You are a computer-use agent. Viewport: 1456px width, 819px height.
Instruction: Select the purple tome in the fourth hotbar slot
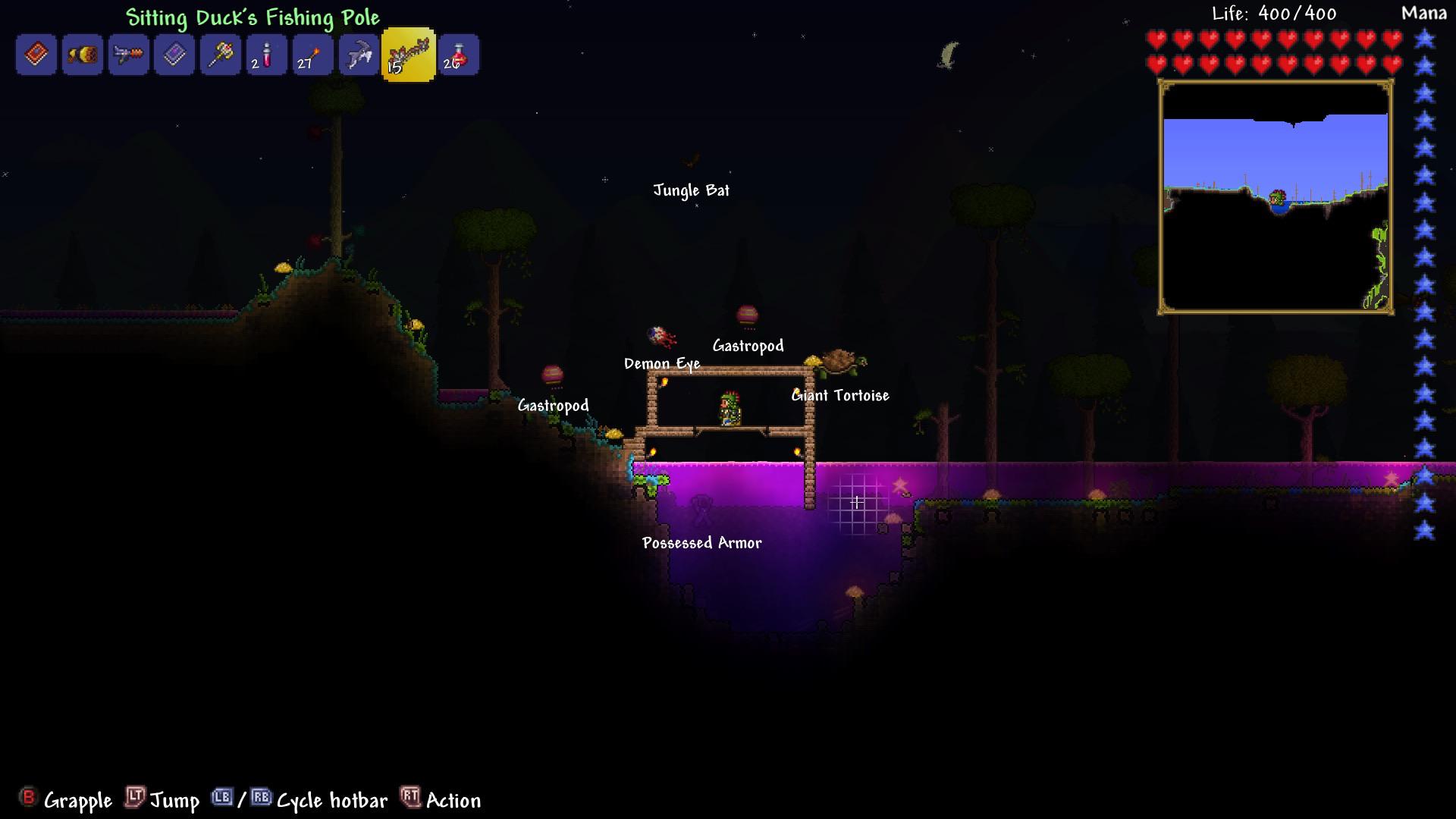pyautogui.click(x=174, y=54)
